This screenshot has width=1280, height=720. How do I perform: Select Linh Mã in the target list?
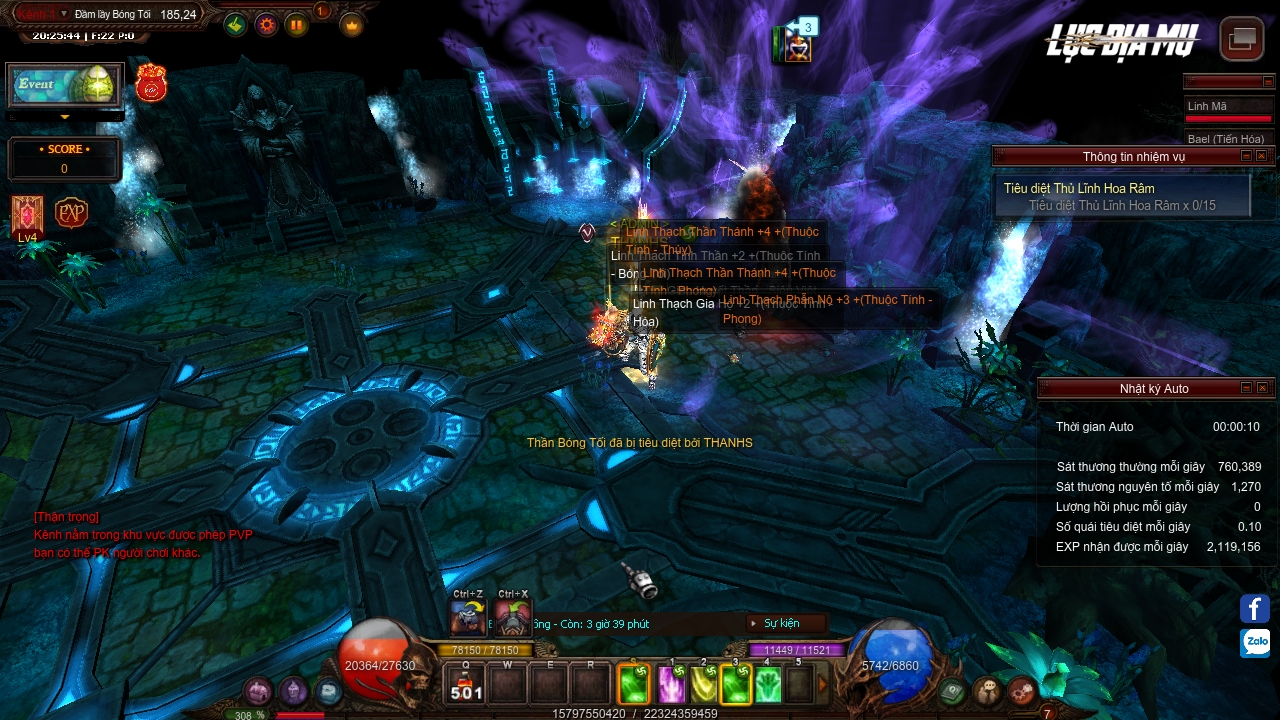click(x=1207, y=106)
